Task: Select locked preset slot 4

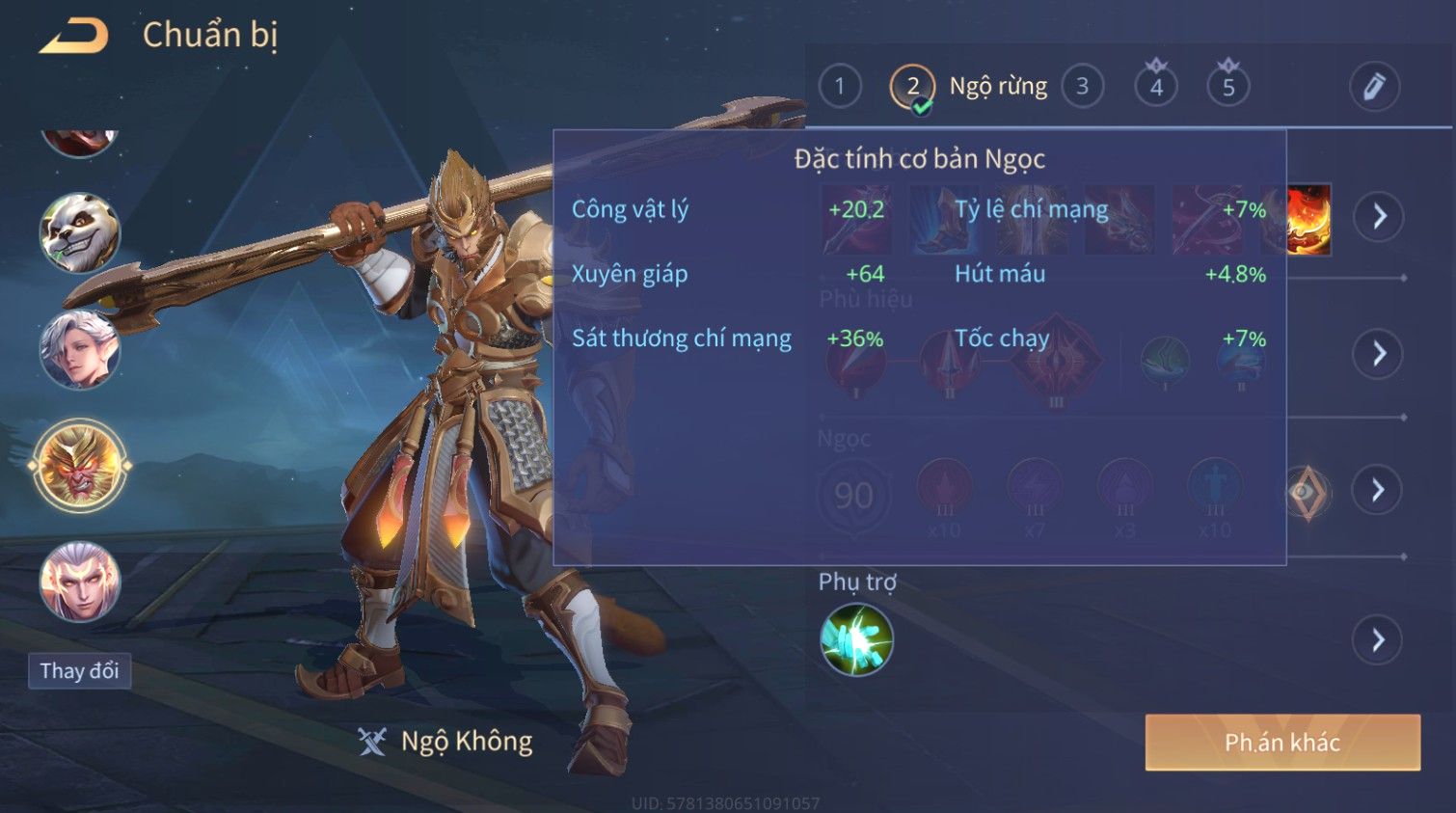Action: pos(1156,87)
